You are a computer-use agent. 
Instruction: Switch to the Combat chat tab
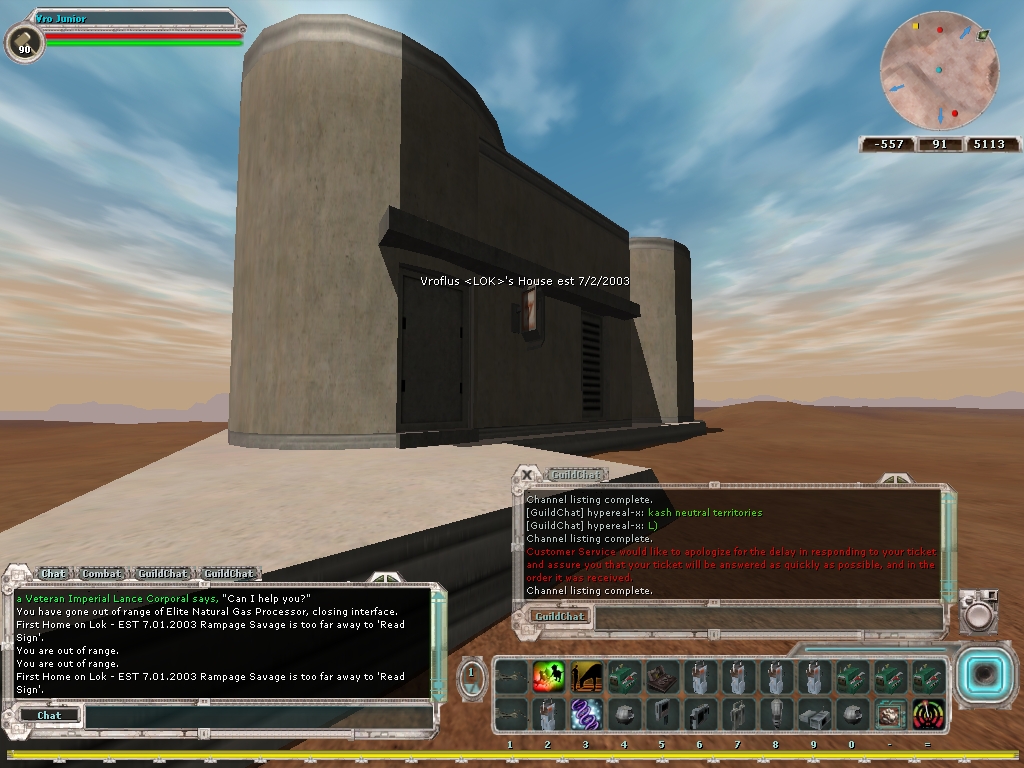click(102, 574)
